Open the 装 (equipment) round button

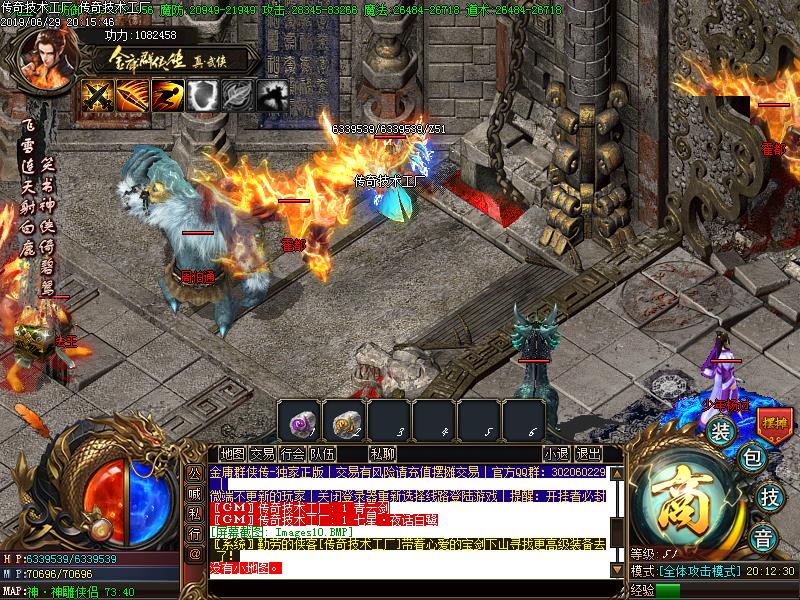coord(720,431)
